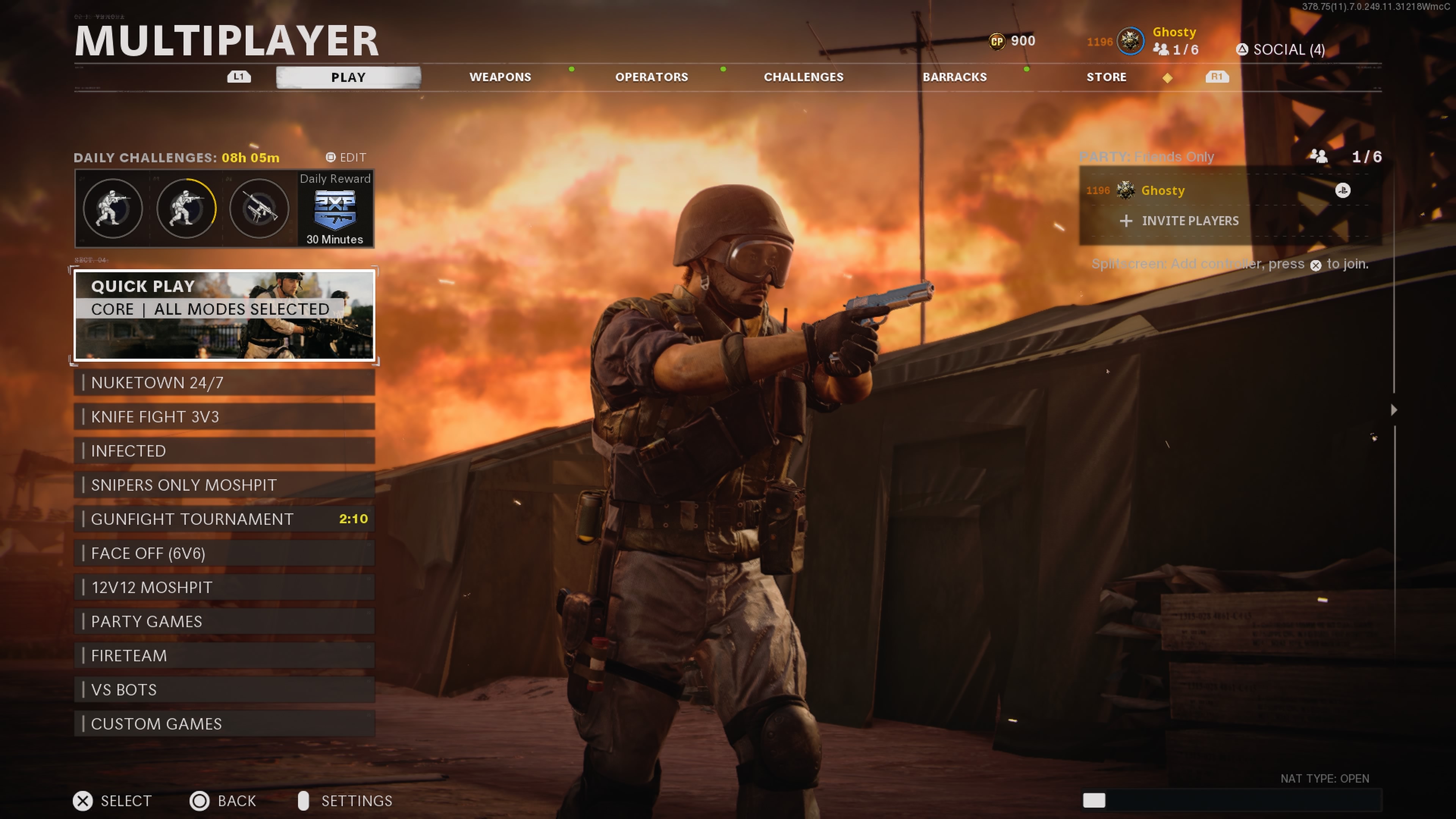The image size is (1456, 819).
Task: Start Quick Play with all modes
Action: coord(224,314)
